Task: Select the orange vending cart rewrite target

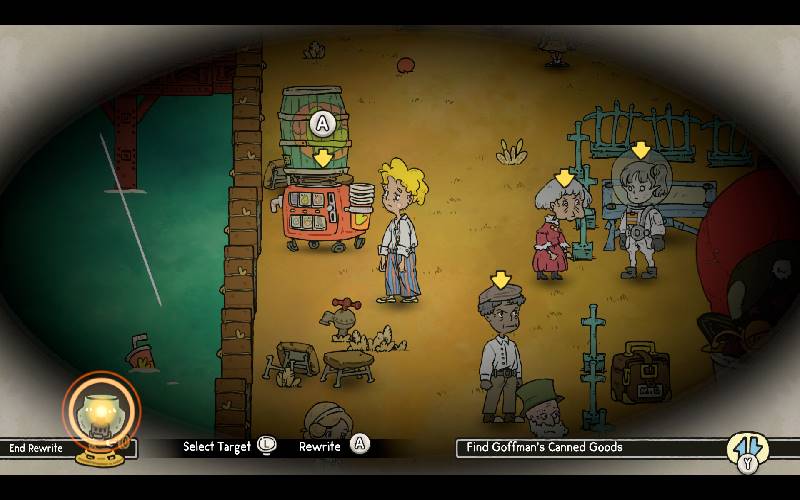Action: pyautogui.click(x=322, y=213)
